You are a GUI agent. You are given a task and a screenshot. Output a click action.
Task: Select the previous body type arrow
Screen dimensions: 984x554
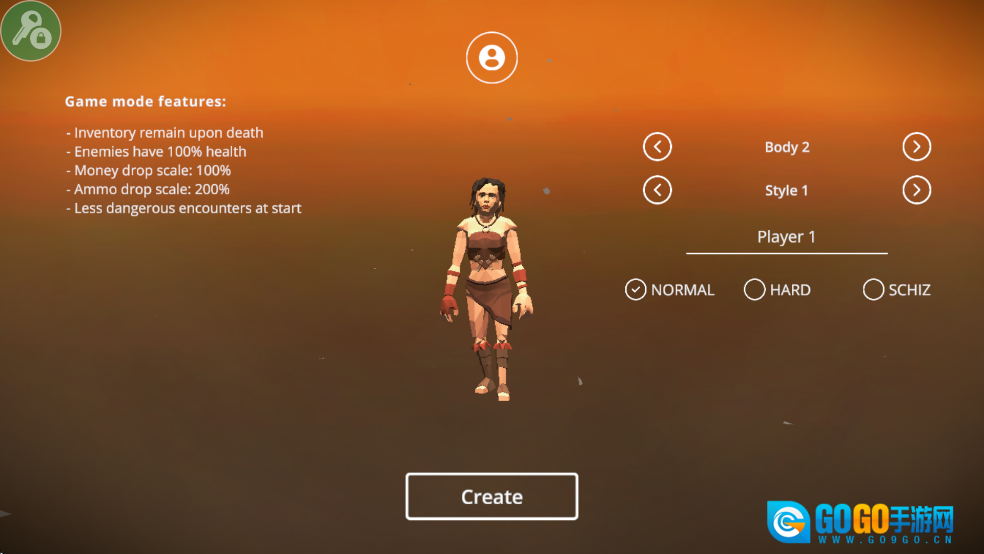point(657,147)
